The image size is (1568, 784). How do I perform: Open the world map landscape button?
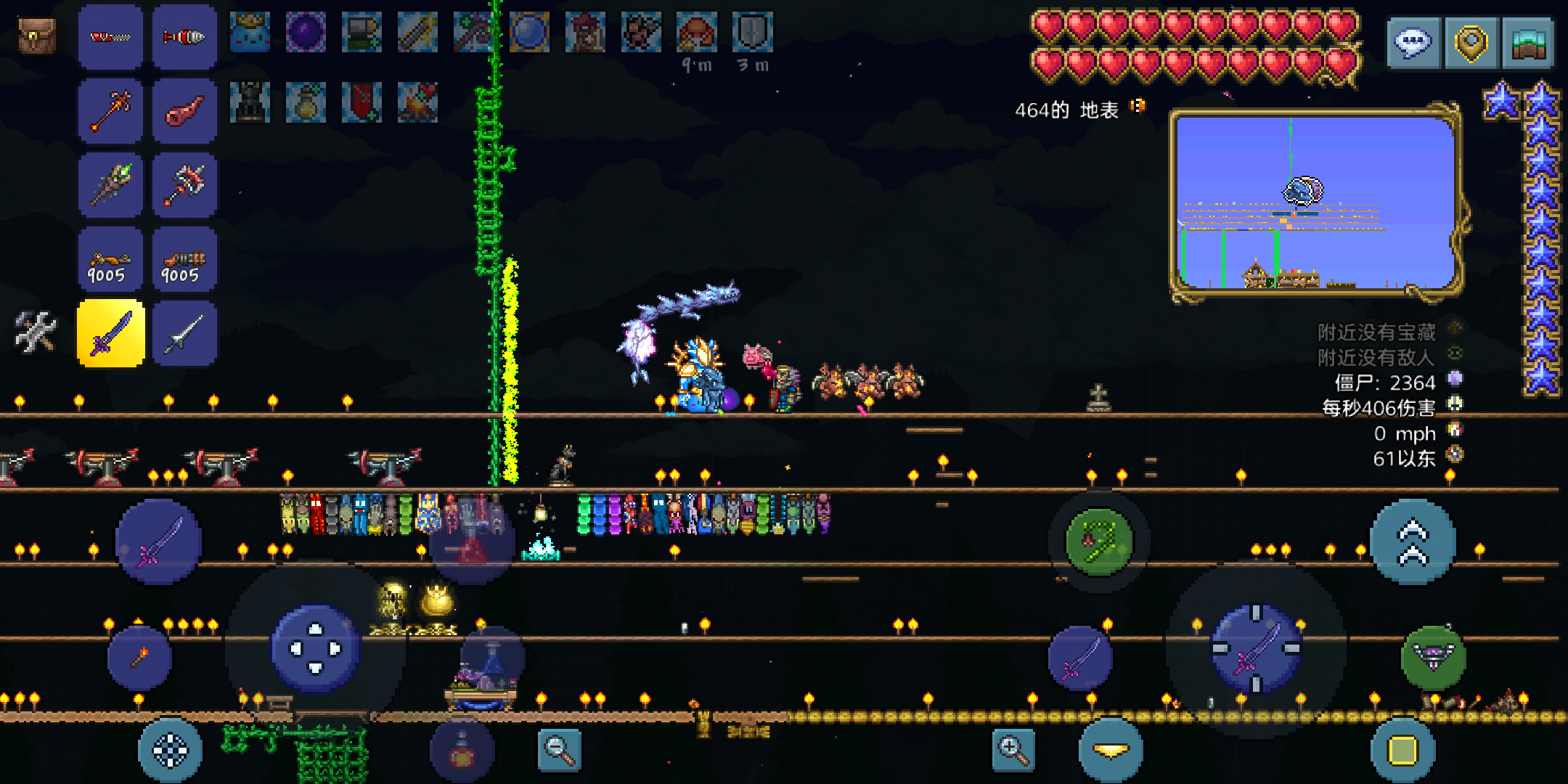[1528, 44]
